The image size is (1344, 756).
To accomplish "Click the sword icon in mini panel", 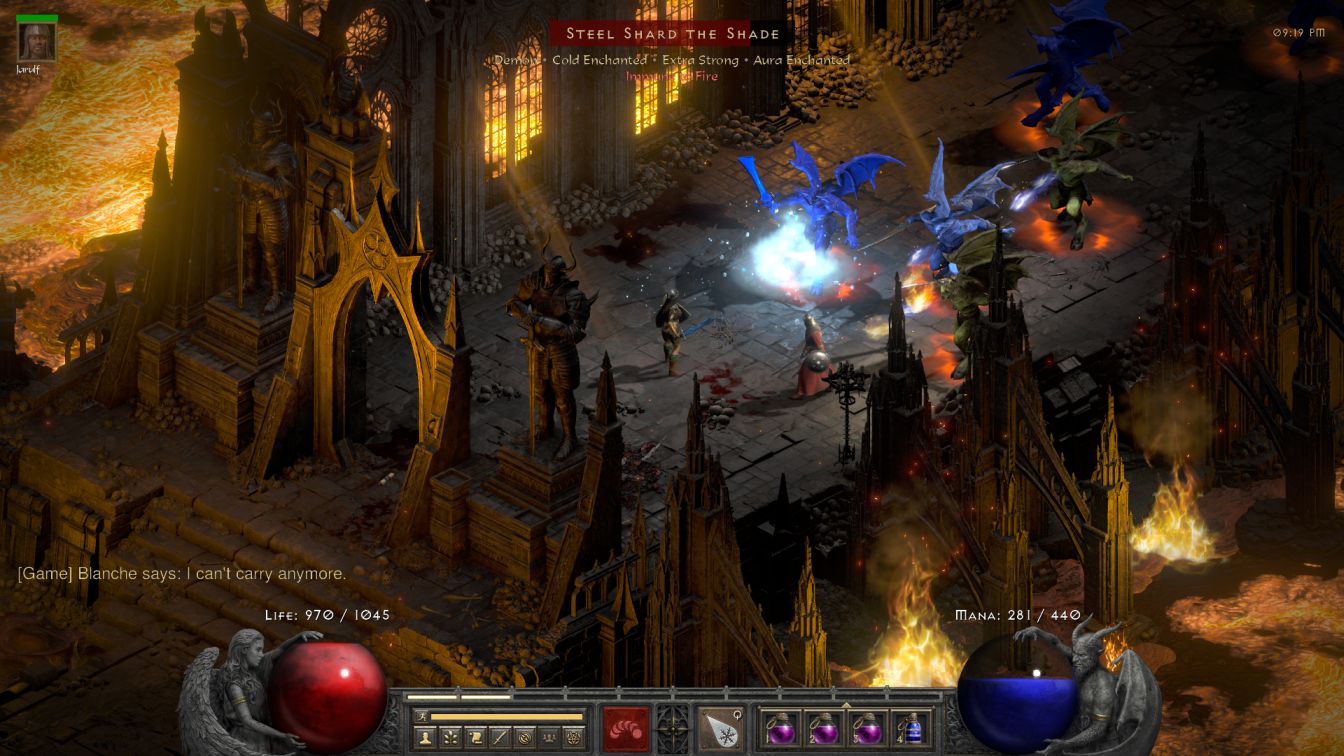I will click(500, 737).
